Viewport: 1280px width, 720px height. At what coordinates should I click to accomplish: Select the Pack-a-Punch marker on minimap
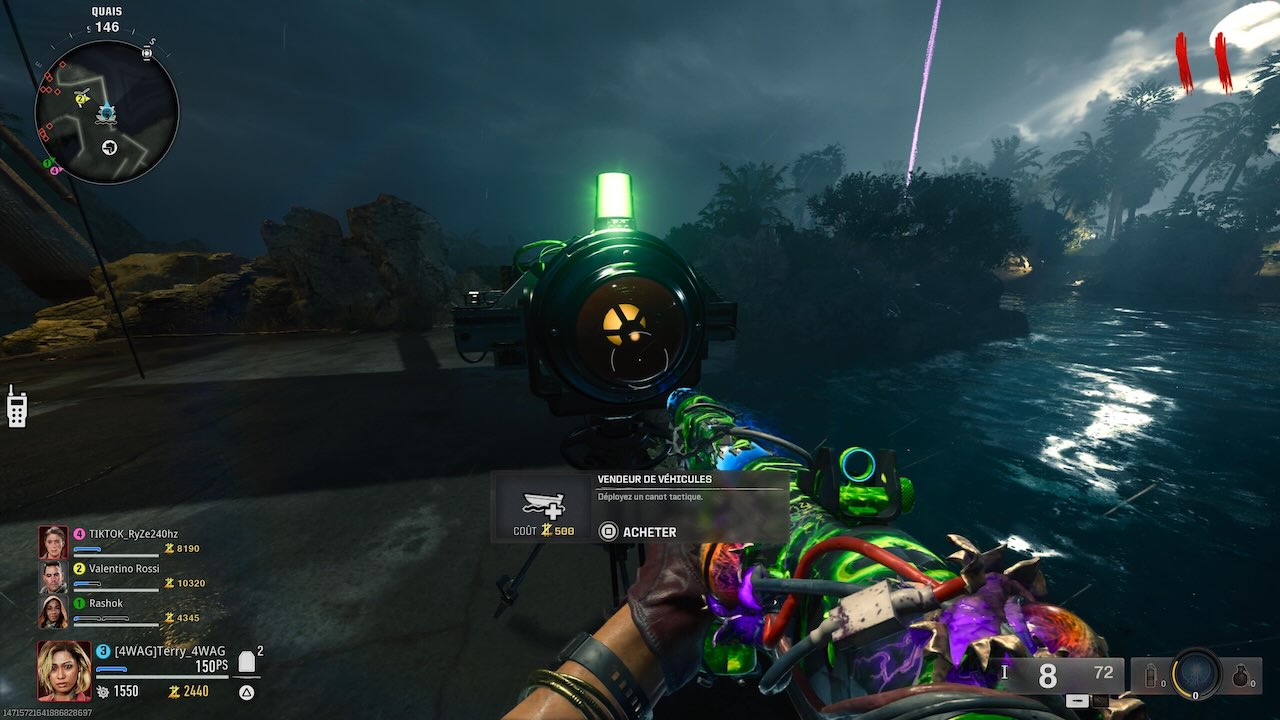click(110, 148)
